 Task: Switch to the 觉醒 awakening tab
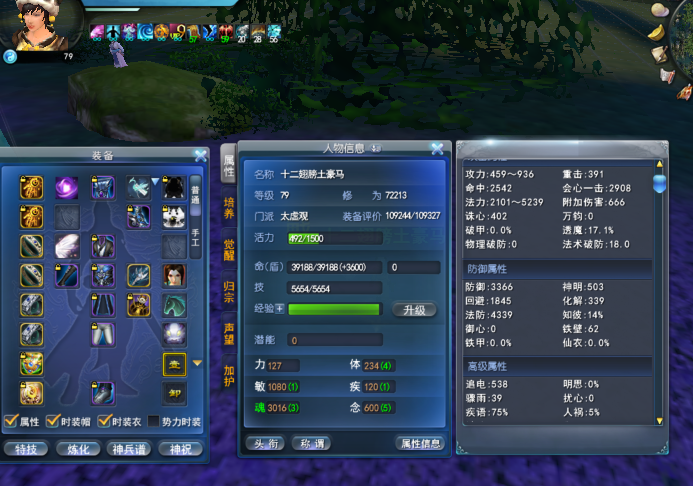[x=228, y=250]
